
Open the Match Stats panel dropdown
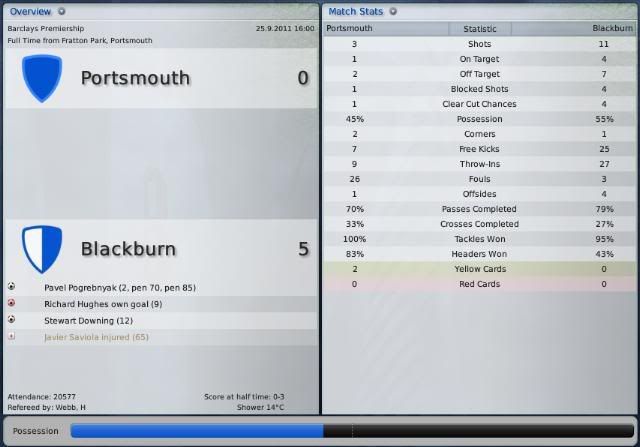(x=393, y=11)
